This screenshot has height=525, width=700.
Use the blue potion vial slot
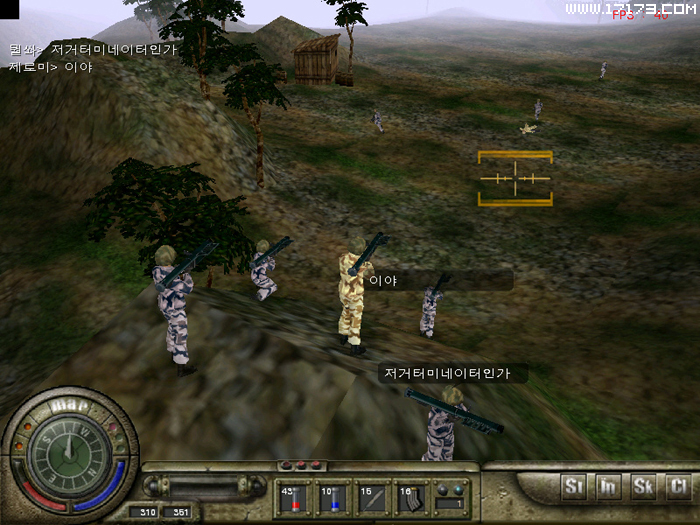(334, 498)
